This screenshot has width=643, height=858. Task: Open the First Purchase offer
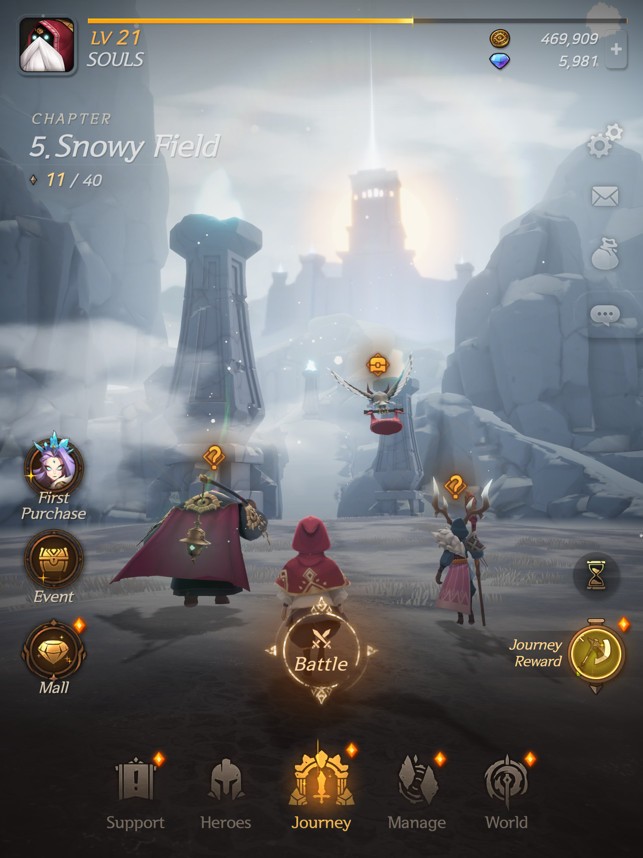(x=54, y=470)
